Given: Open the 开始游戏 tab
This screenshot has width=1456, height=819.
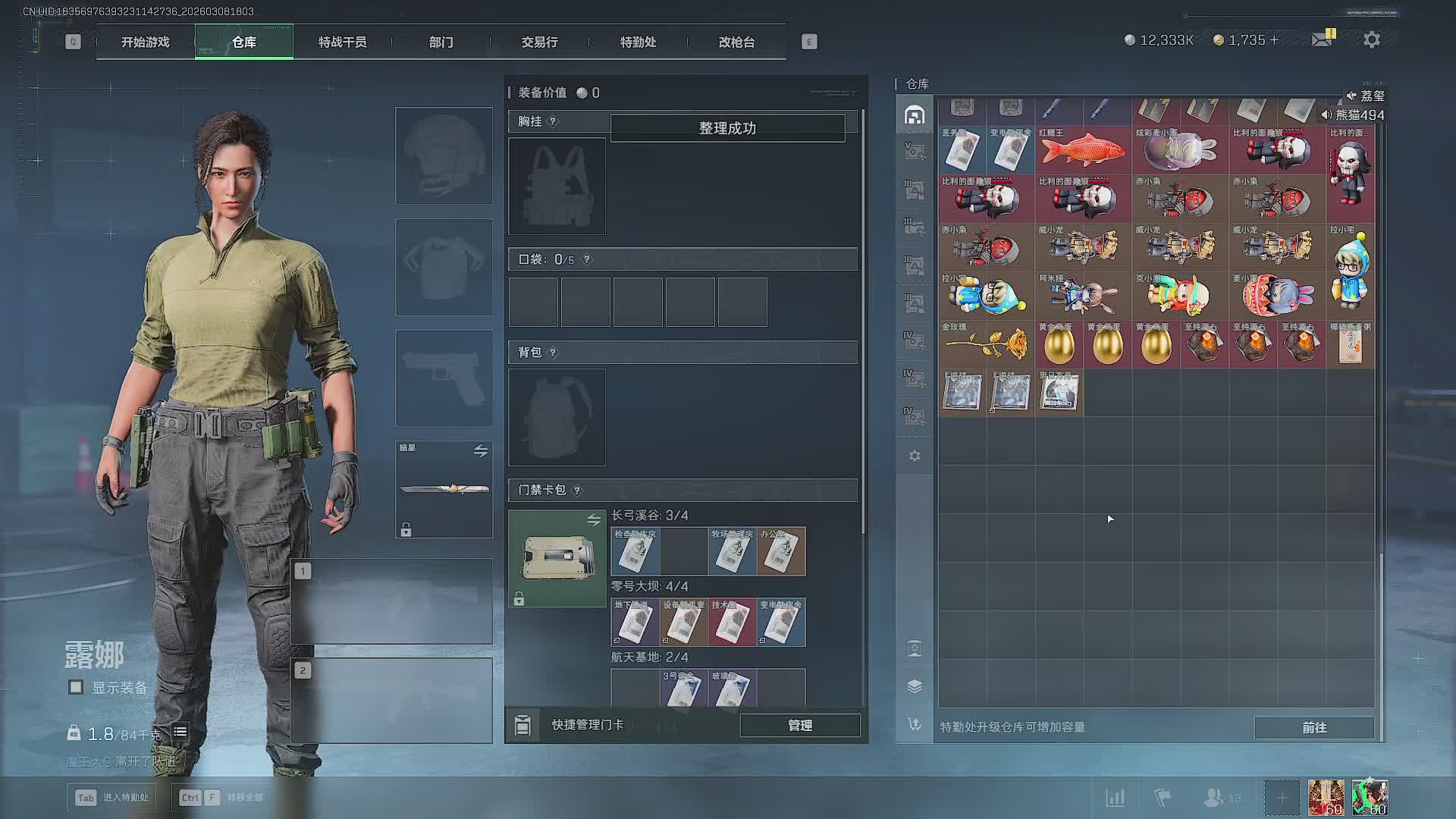Looking at the screenshot, I should pos(145,42).
